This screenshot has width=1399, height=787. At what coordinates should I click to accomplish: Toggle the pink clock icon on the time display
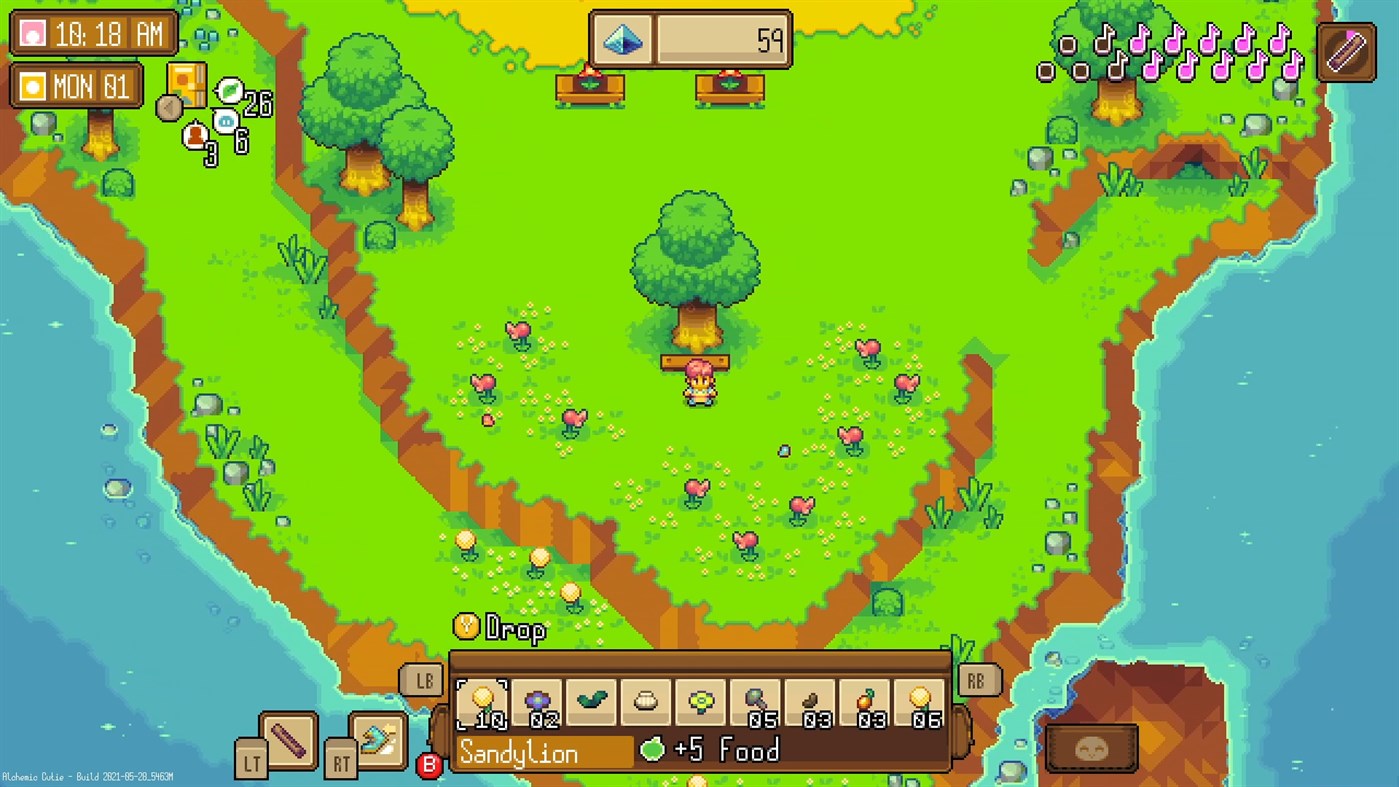tap(32, 33)
